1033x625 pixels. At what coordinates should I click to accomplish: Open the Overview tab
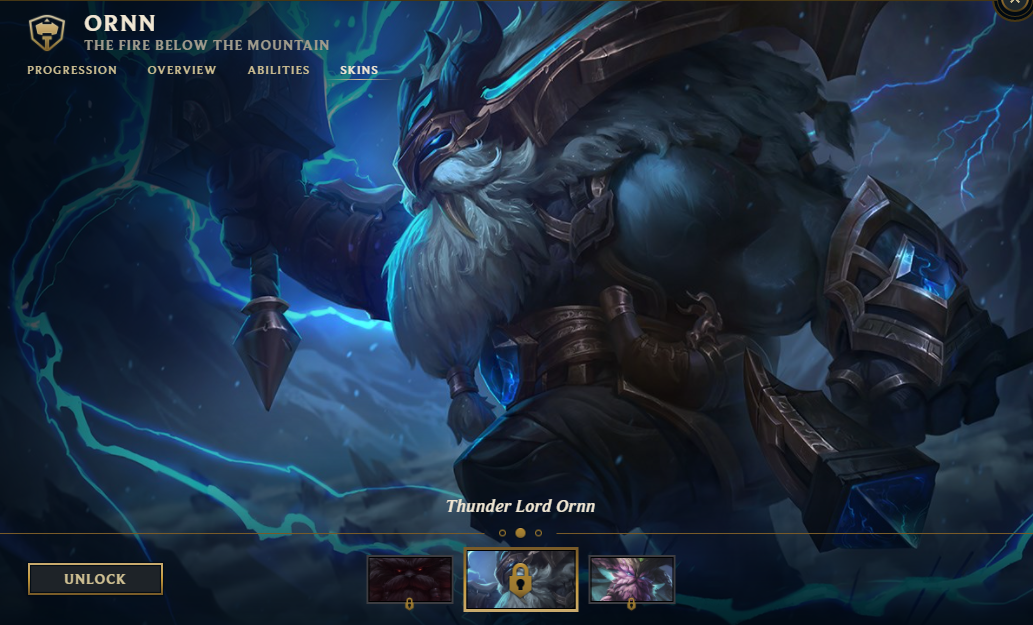tap(182, 70)
